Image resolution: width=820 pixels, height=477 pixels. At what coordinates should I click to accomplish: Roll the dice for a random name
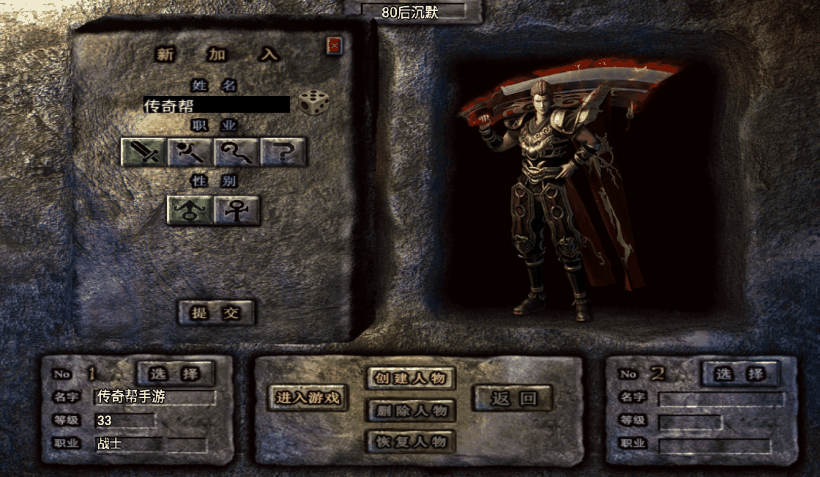[x=312, y=103]
